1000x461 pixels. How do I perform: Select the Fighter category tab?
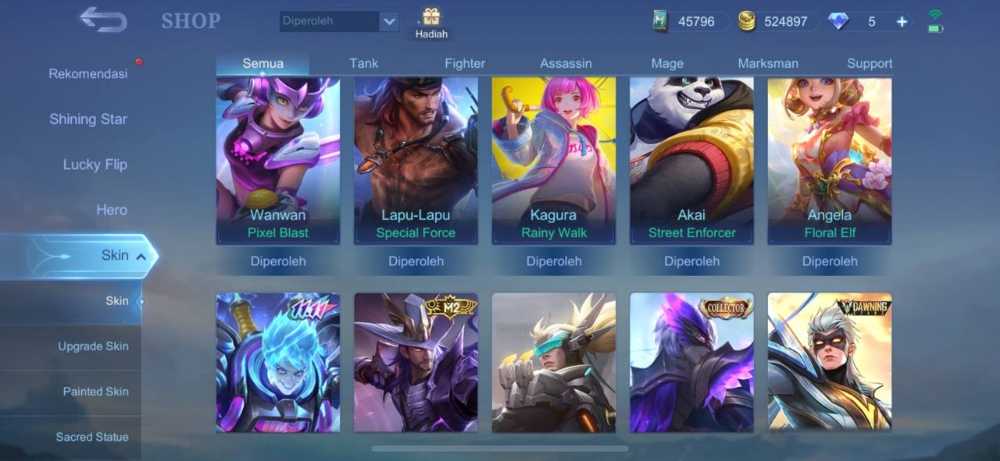coord(465,63)
